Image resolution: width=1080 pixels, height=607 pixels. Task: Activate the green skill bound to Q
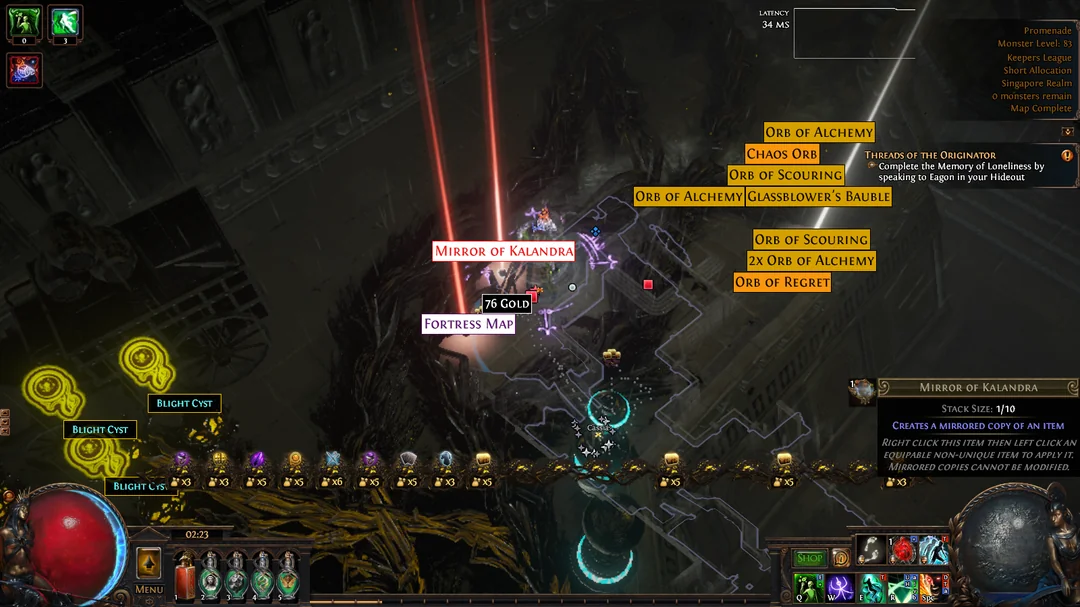(x=808, y=587)
